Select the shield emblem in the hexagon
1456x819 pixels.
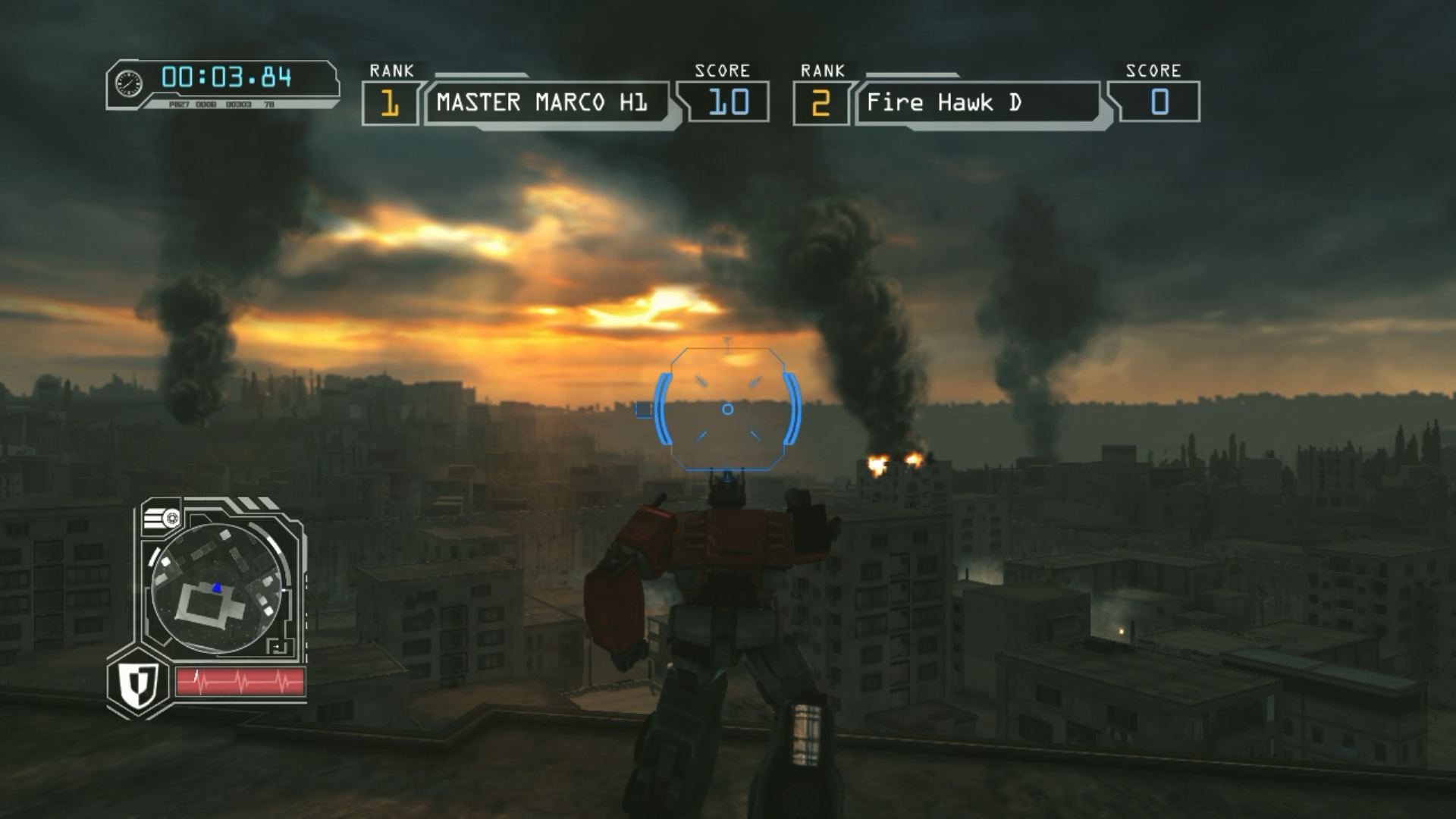139,682
